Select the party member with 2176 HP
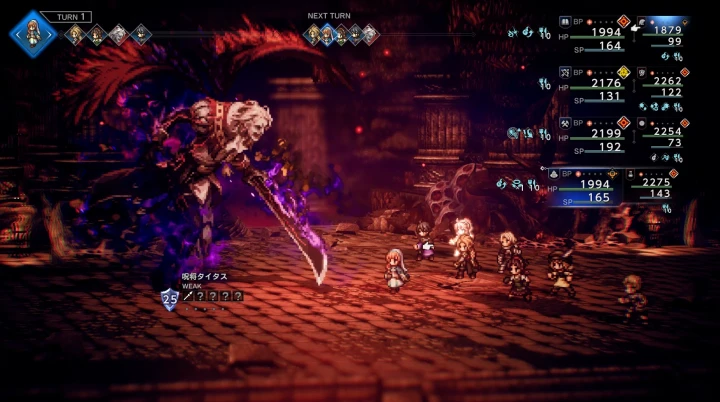The width and height of the screenshot is (720, 402). 591,91
